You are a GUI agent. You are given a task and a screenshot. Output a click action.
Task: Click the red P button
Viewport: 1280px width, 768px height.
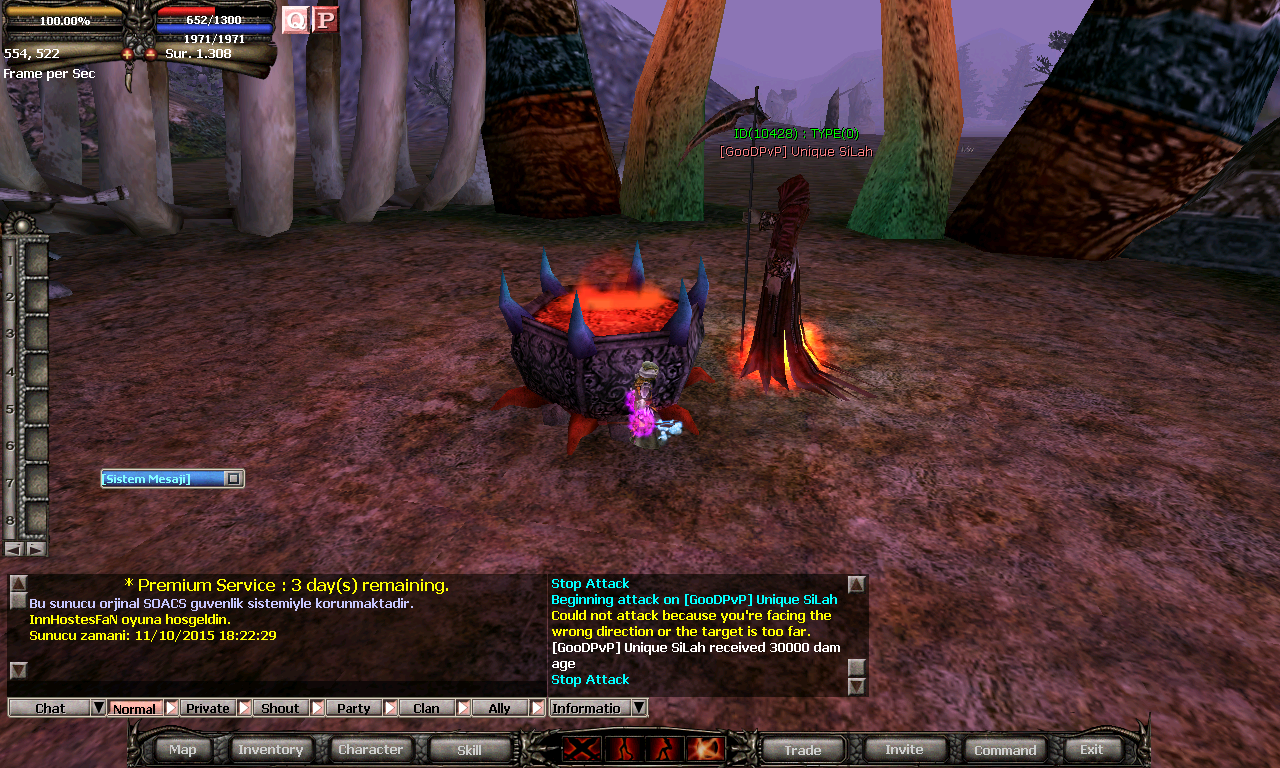click(x=325, y=20)
